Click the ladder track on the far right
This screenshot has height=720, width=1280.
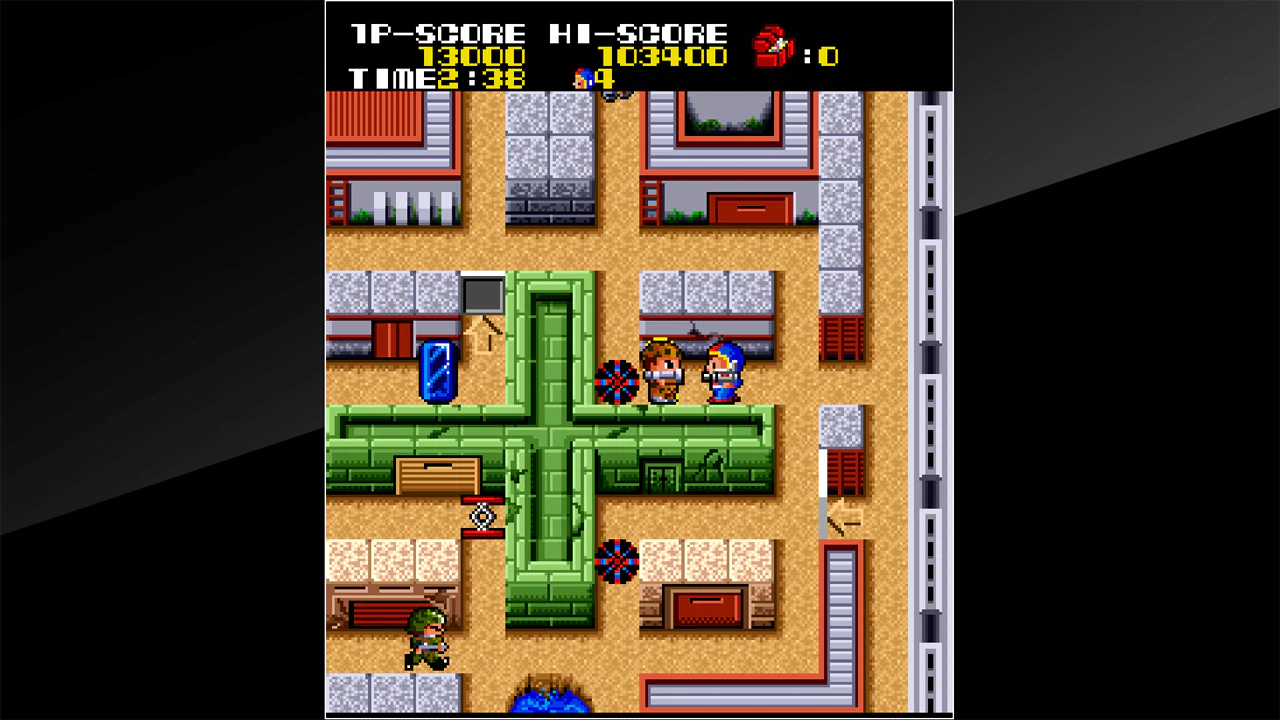(x=928, y=400)
